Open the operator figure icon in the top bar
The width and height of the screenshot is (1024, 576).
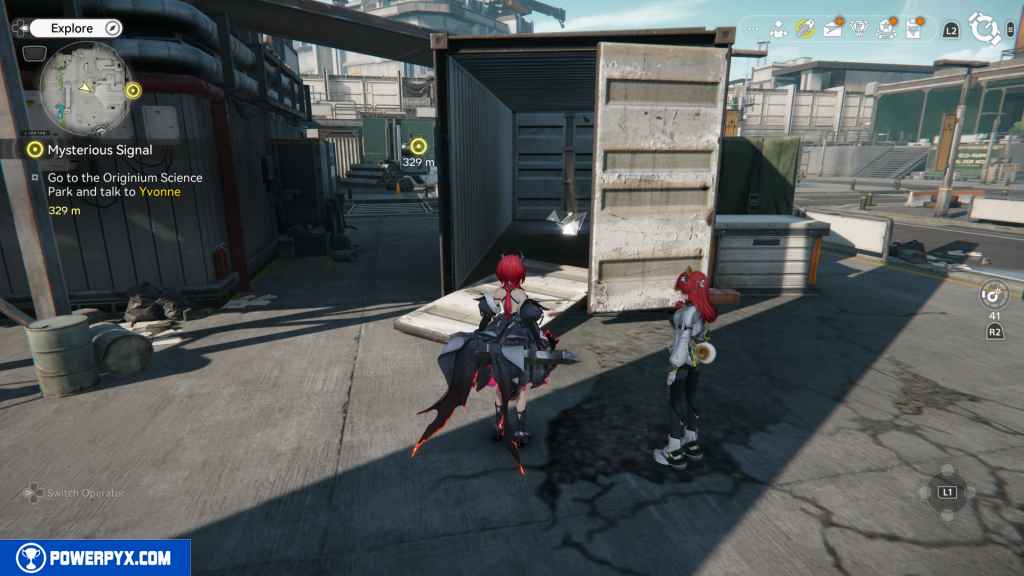tap(778, 29)
